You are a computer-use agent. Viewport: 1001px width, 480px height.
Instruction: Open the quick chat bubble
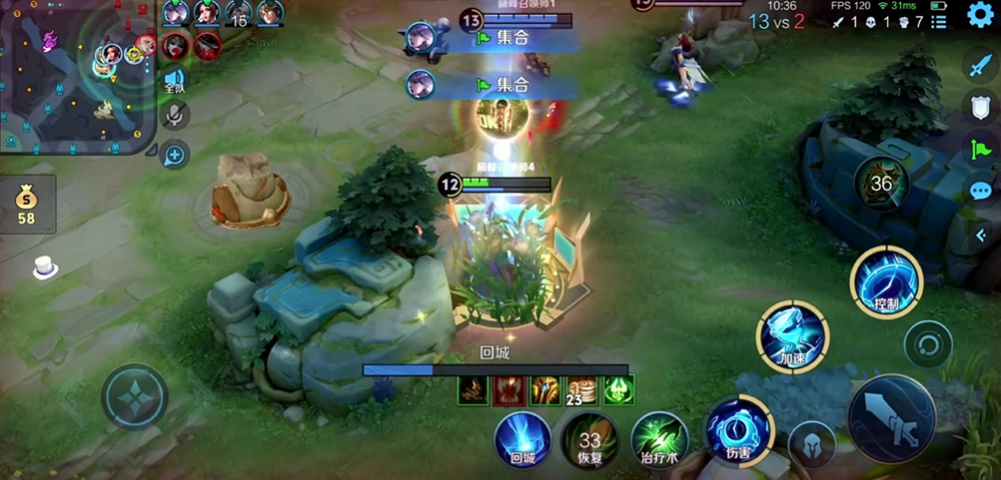pos(978,191)
